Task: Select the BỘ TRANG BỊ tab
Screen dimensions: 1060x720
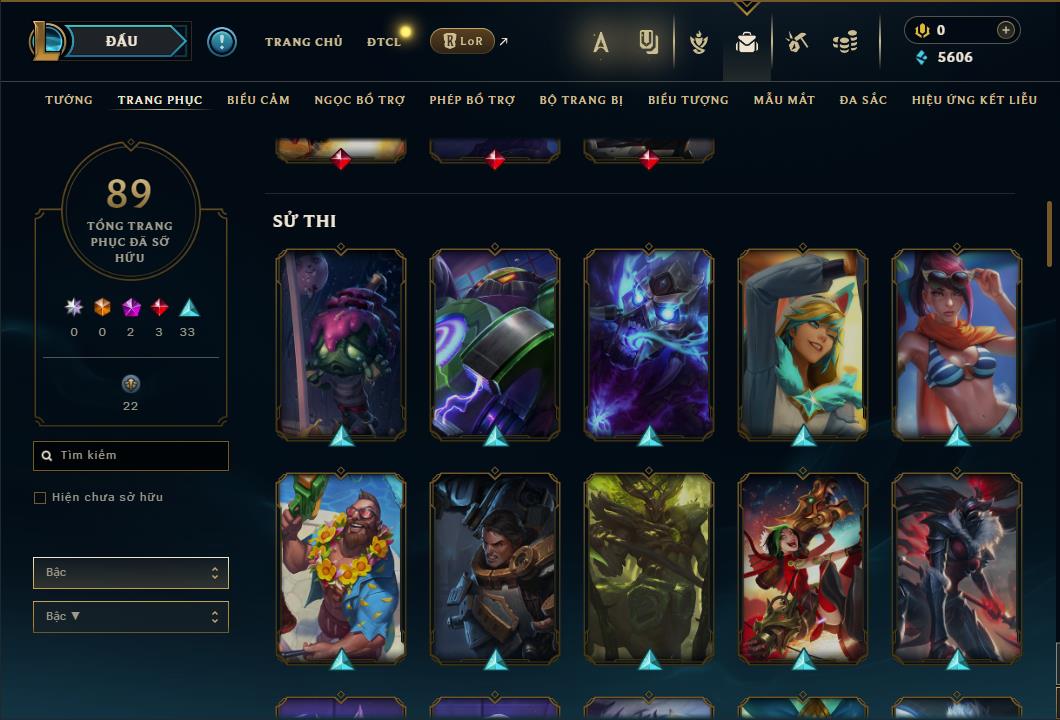Action: (581, 100)
